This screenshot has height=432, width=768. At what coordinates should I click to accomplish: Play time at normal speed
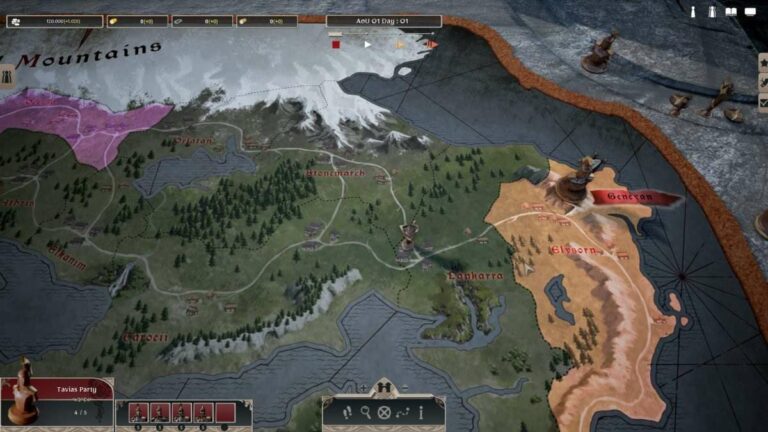(367, 44)
